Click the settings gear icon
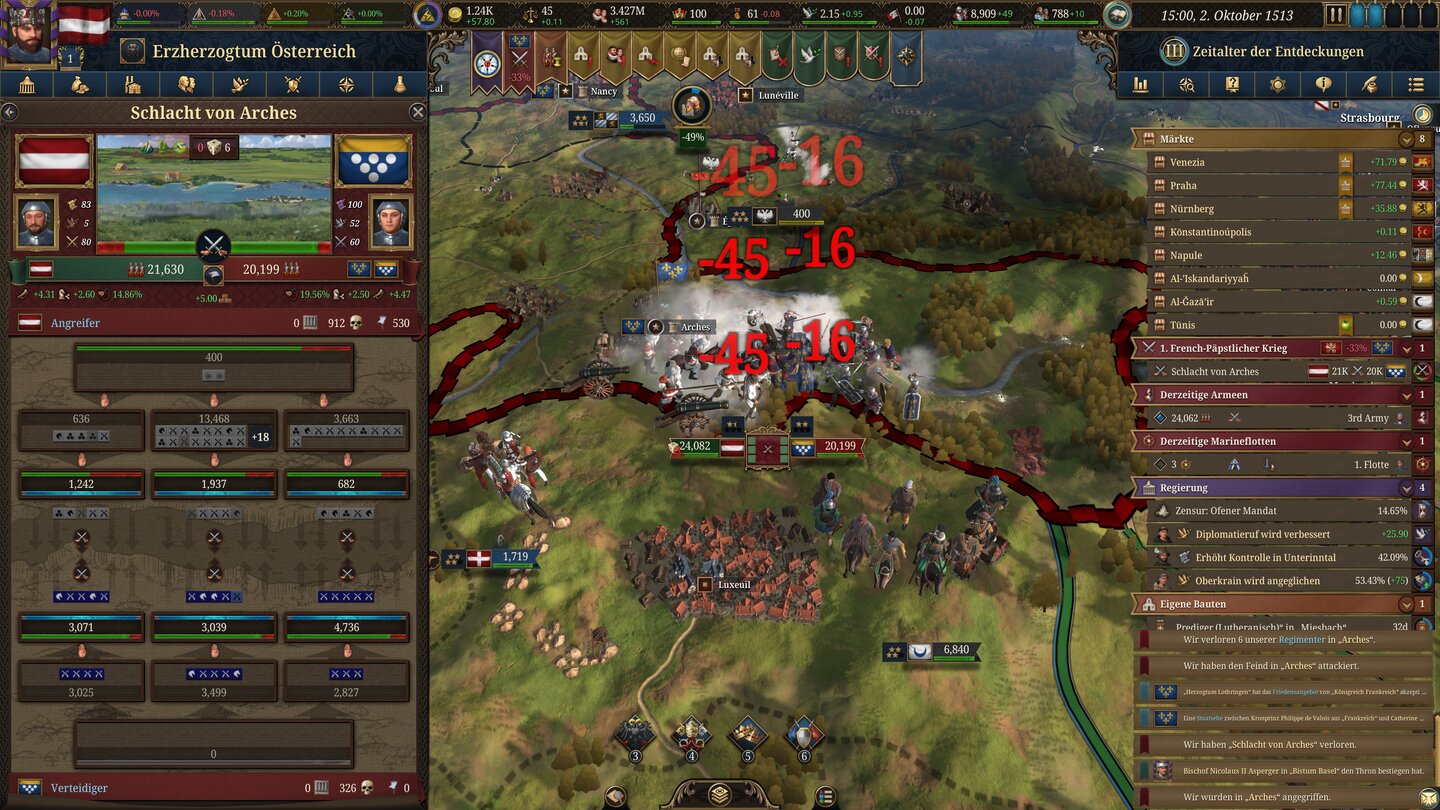 point(1277,84)
